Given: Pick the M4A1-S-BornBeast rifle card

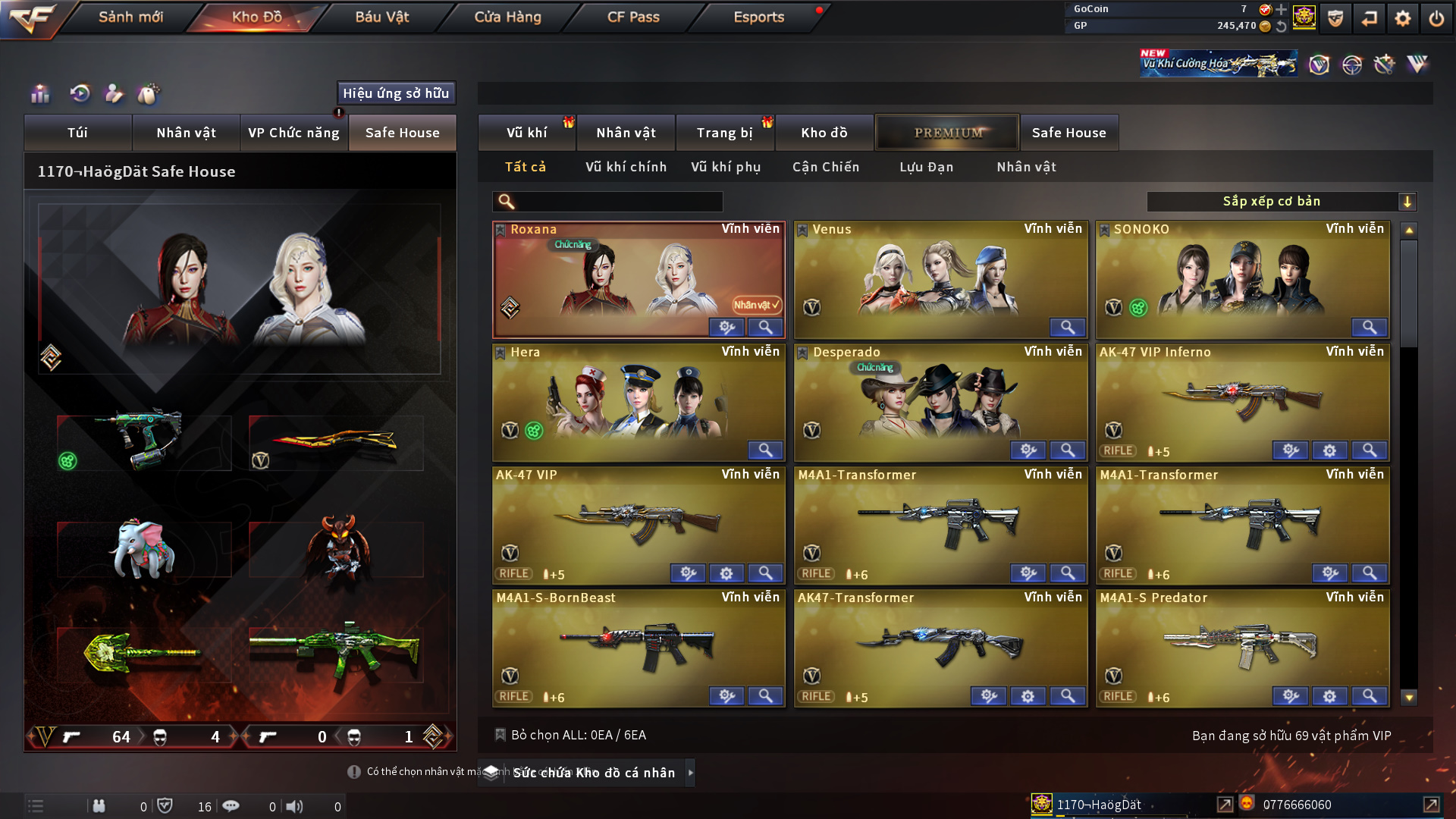Looking at the screenshot, I should (x=639, y=648).
